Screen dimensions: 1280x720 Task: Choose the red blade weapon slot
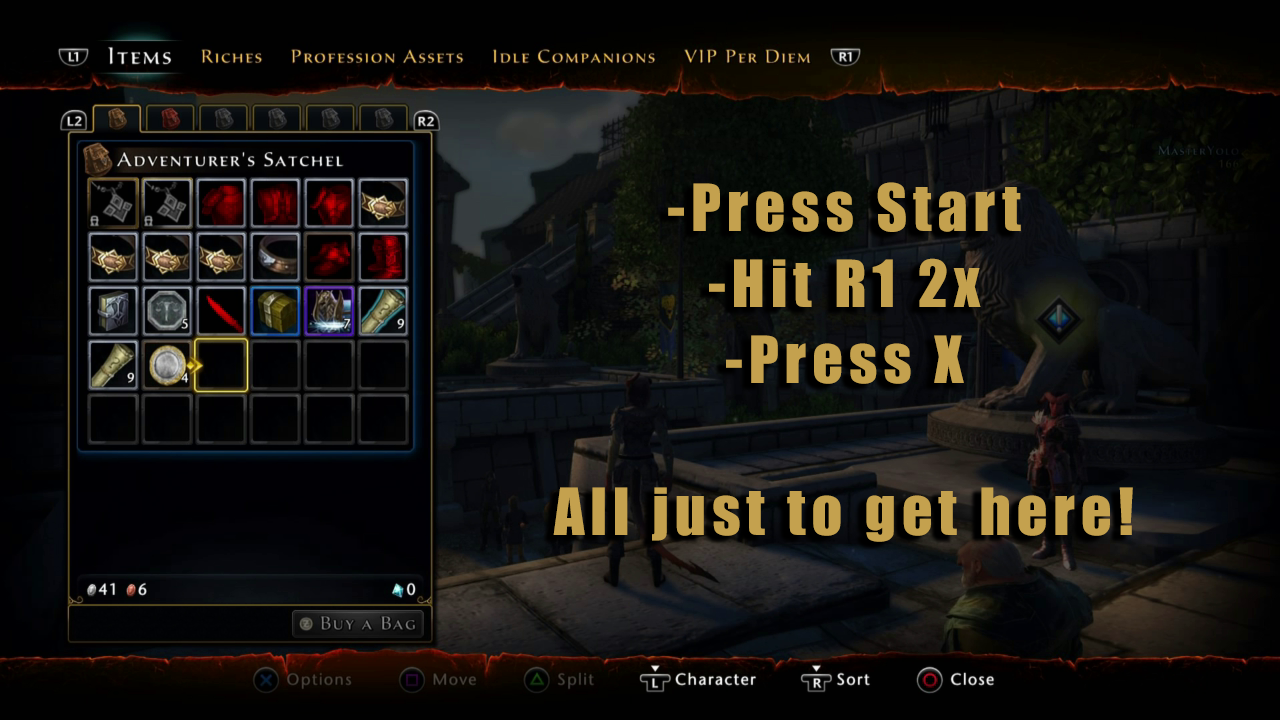tap(221, 311)
